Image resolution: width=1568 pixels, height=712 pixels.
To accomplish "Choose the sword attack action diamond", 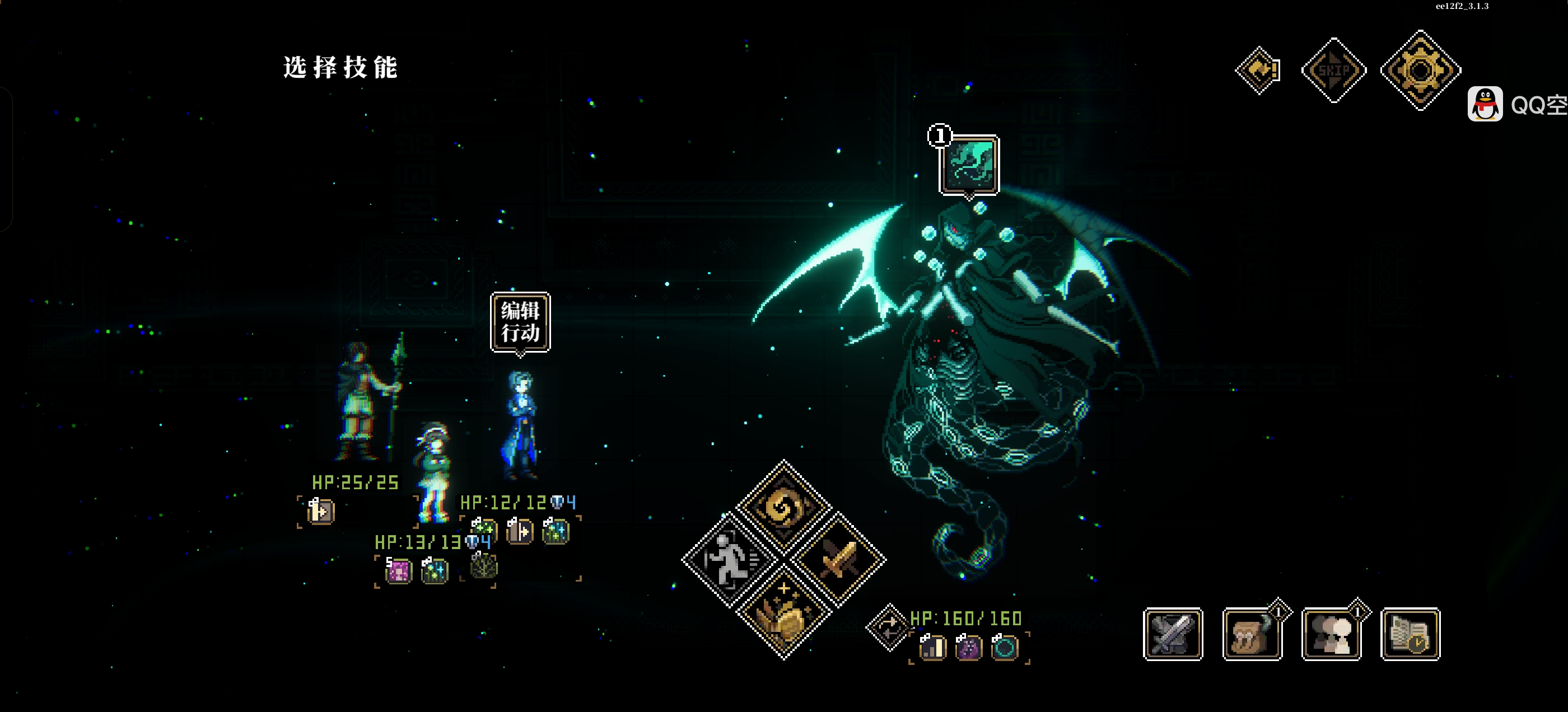I will tap(839, 560).
